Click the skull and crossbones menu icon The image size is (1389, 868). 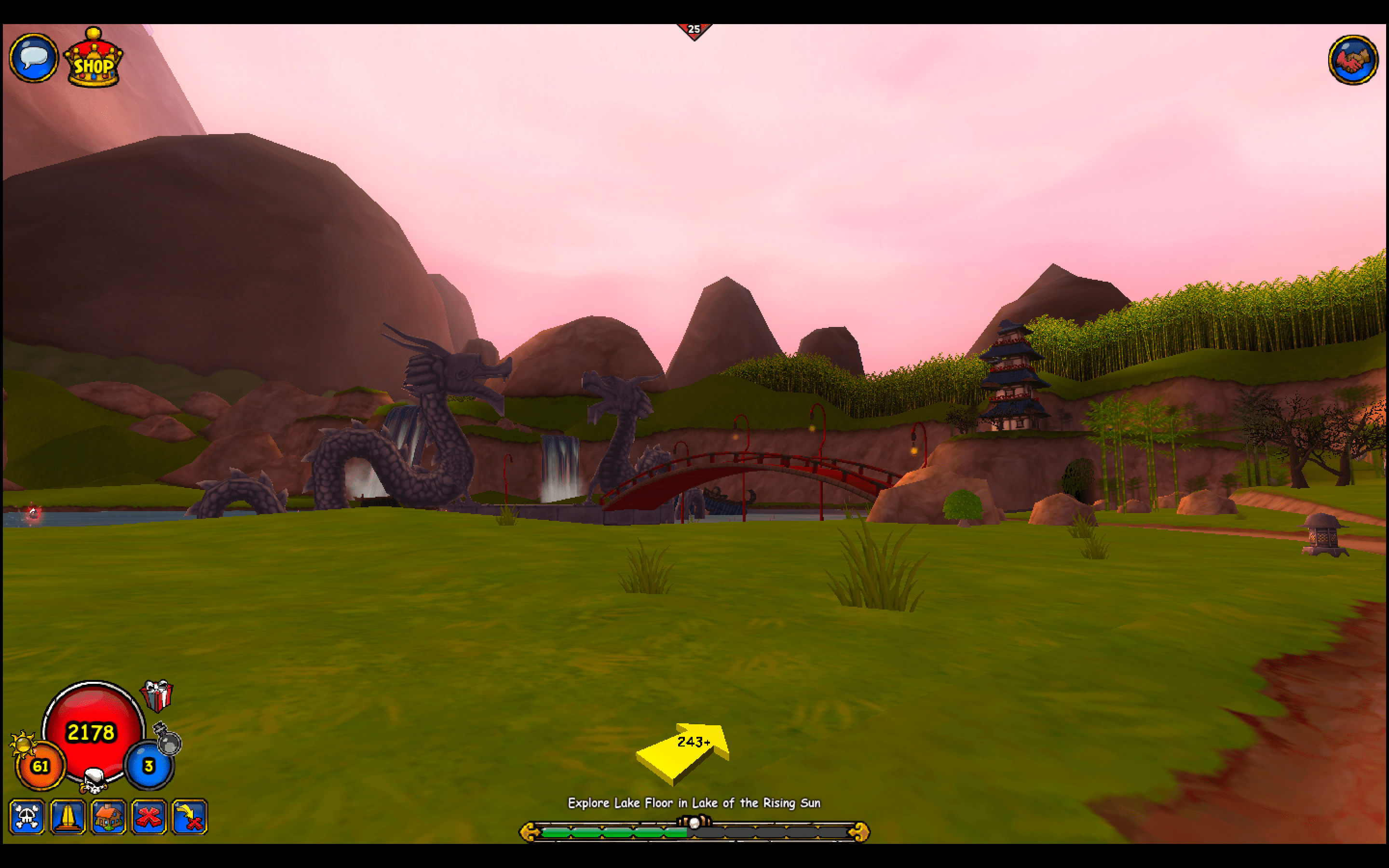[27, 817]
